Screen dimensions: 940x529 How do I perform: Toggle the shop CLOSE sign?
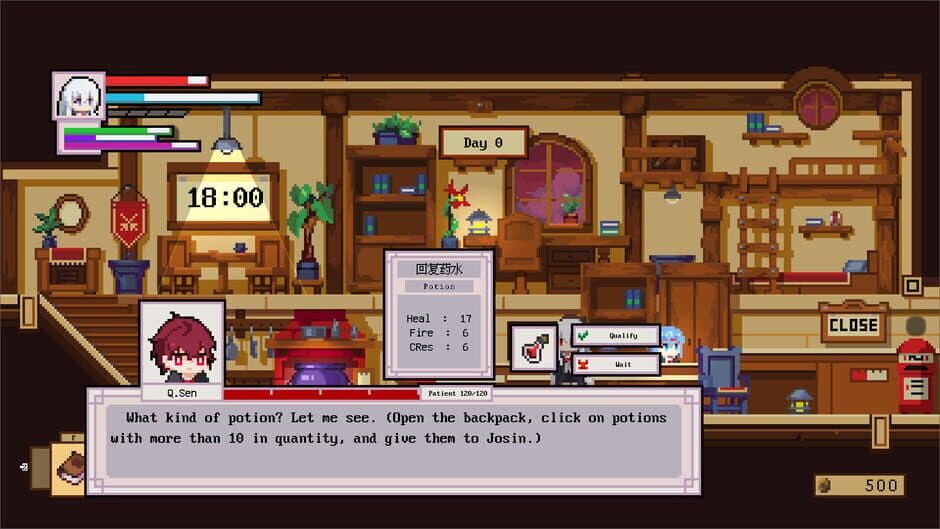click(x=853, y=324)
